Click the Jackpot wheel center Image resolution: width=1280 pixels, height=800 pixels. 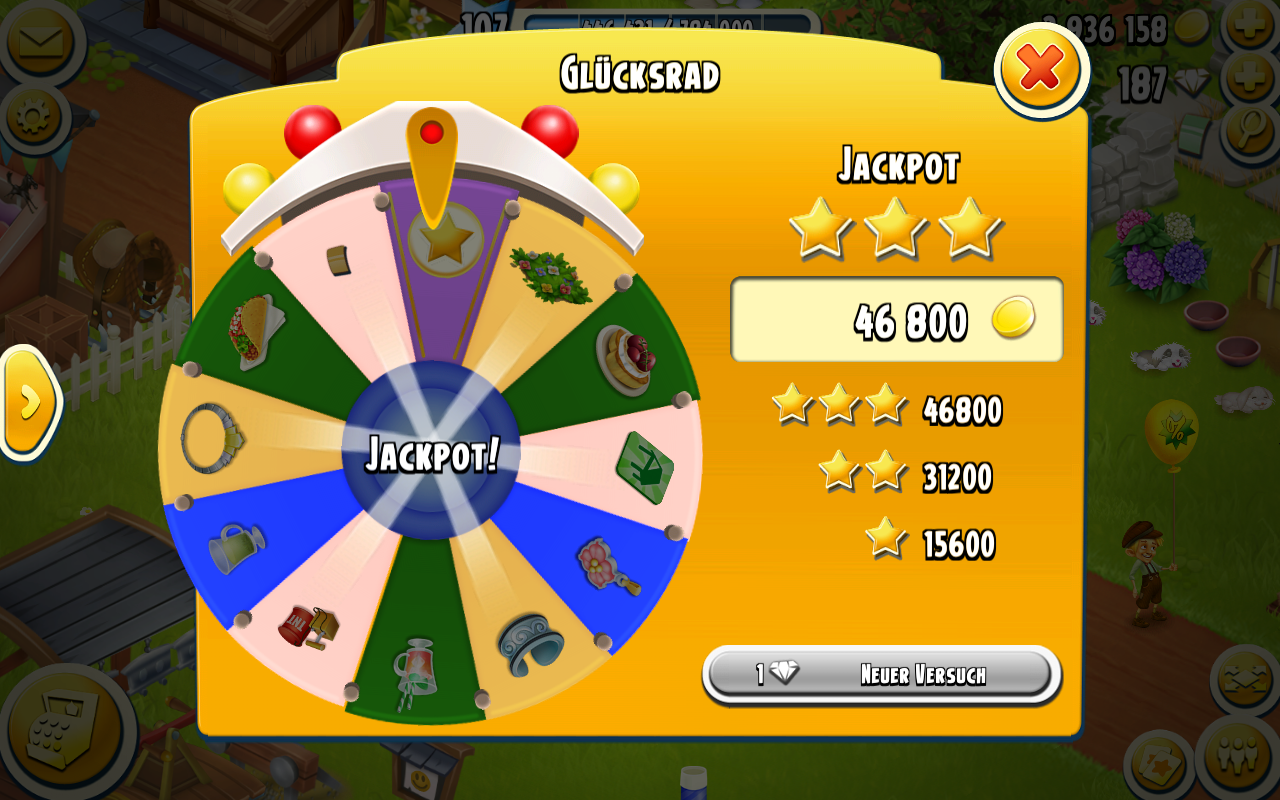431,452
